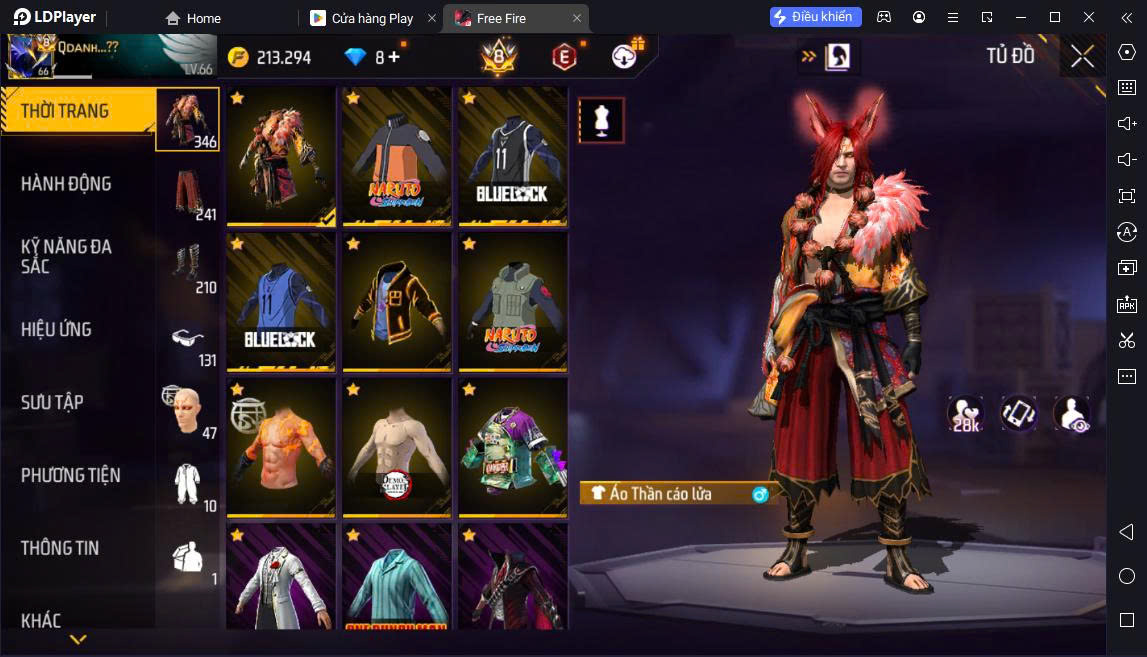Select the orange Naruto Shippuden jacket
Screen dimensions: 1147x657
click(397, 156)
